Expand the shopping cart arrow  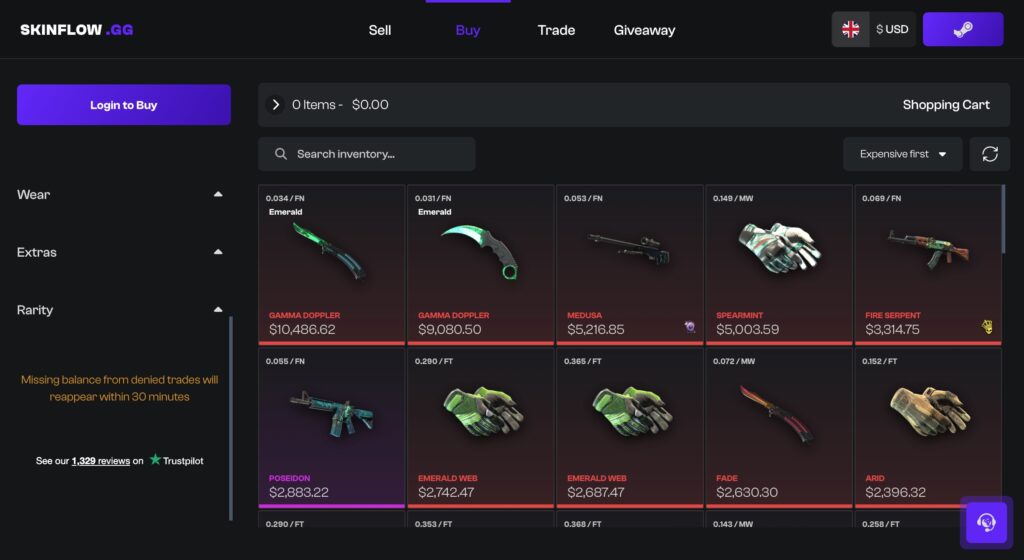coord(276,105)
